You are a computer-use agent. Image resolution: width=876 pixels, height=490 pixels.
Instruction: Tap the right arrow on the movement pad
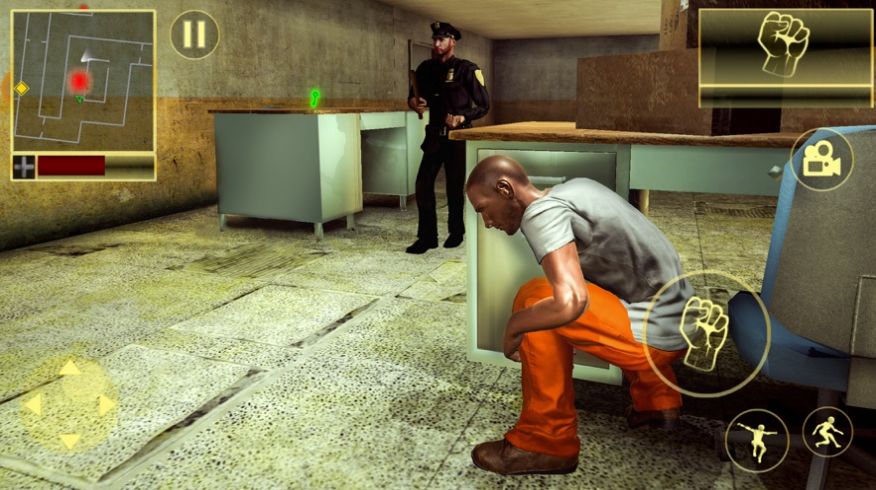[105, 404]
